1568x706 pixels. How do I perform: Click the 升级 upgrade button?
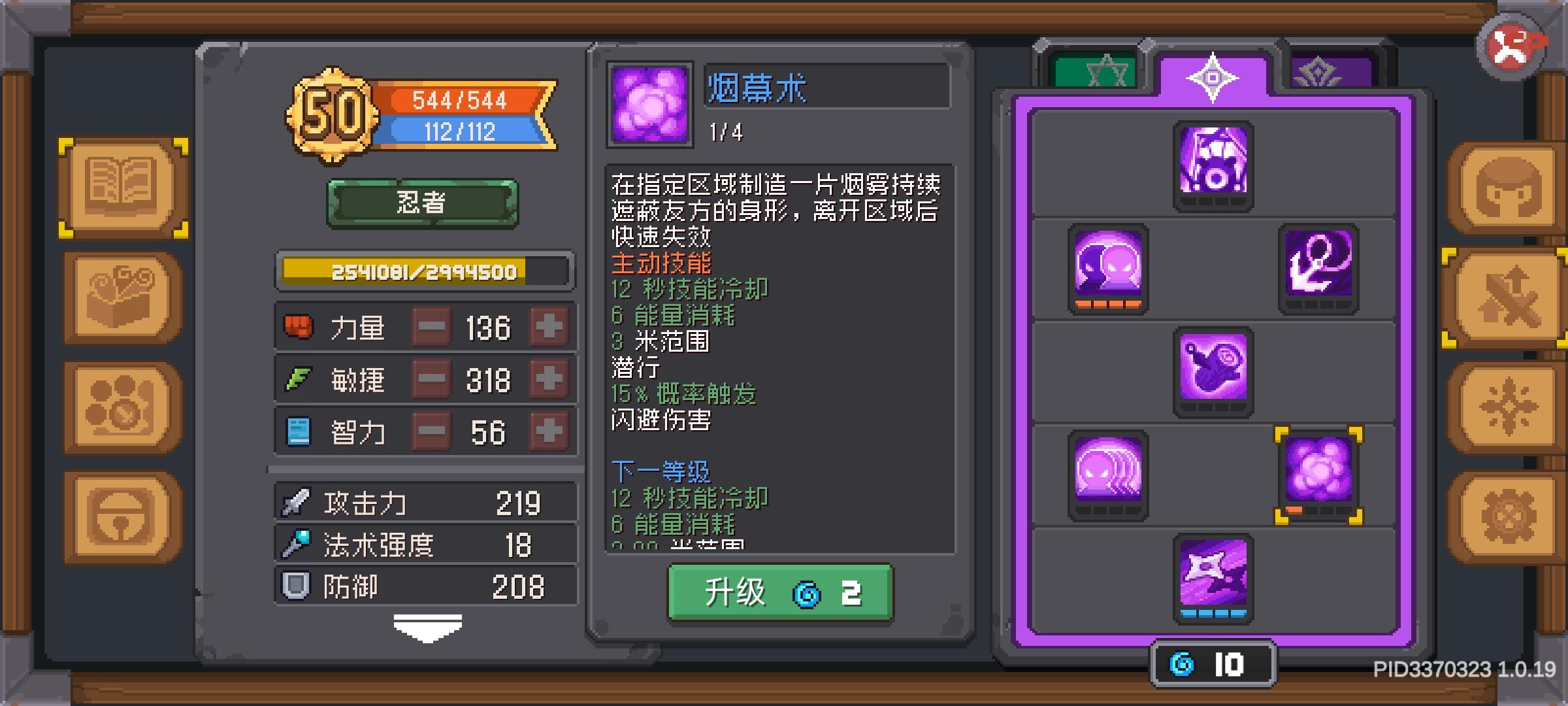(x=779, y=594)
